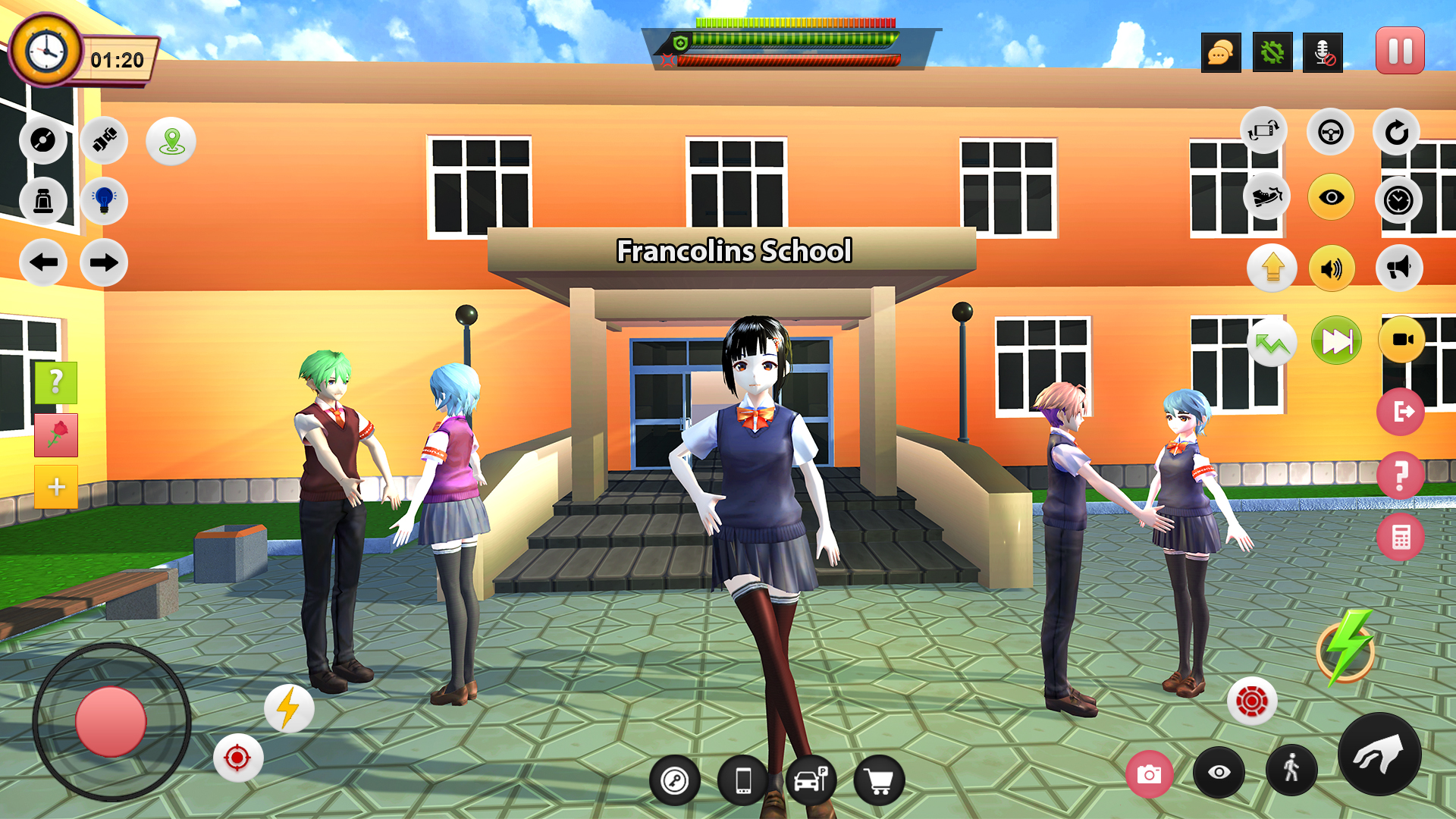This screenshot has height=819, width=1456.
Task: Mute the speaker sound toggle
Action: pos(1331,268)
